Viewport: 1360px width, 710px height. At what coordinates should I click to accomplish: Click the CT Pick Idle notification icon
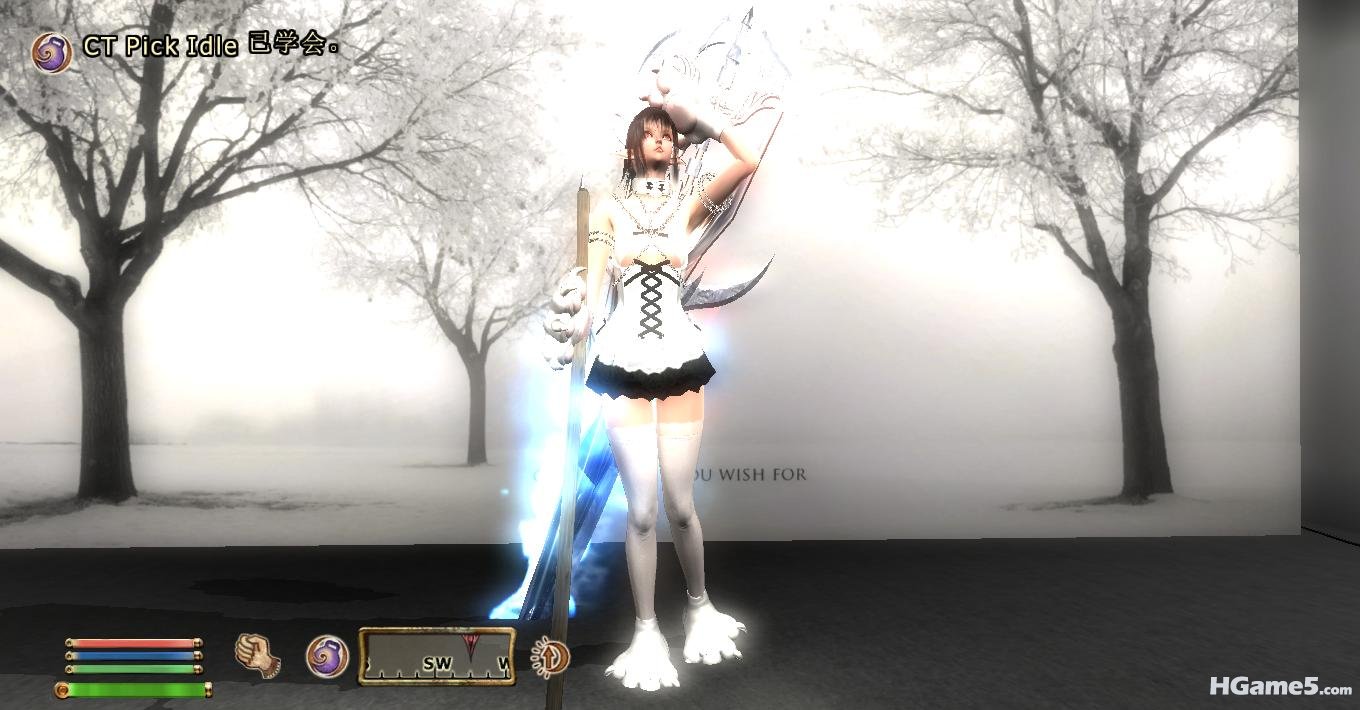[x=51, y=52]
